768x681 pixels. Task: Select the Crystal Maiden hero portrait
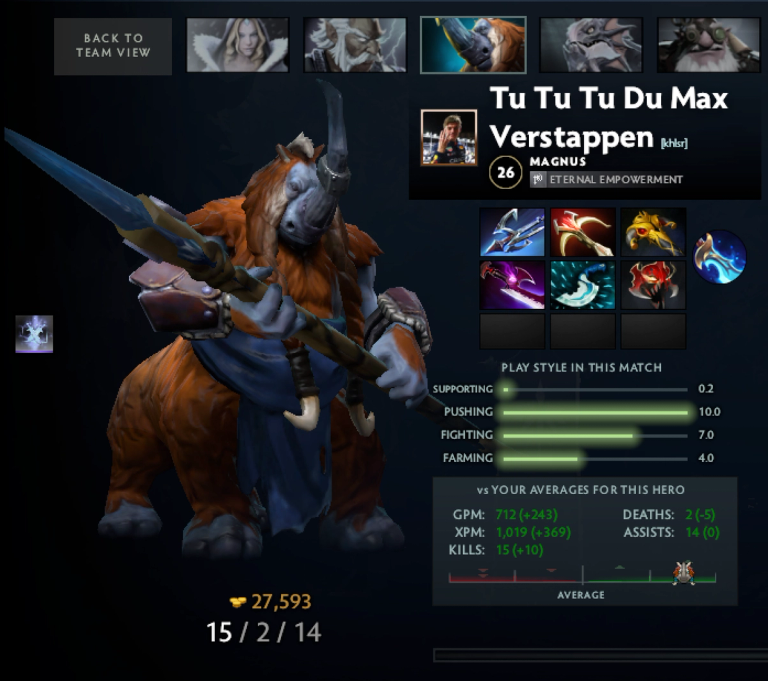click(237, 45)
